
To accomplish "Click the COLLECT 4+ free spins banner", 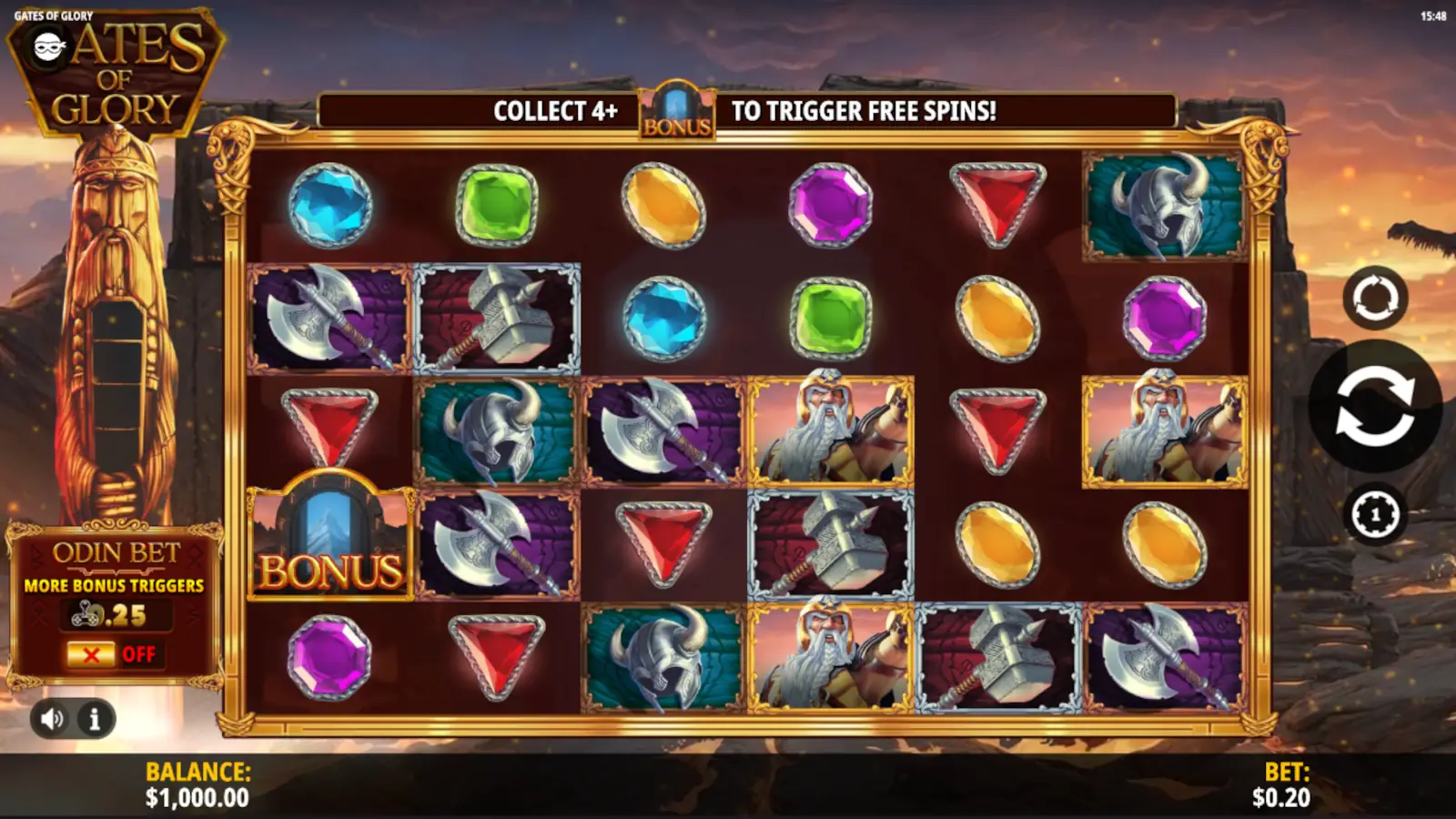I will coord(555,111).
